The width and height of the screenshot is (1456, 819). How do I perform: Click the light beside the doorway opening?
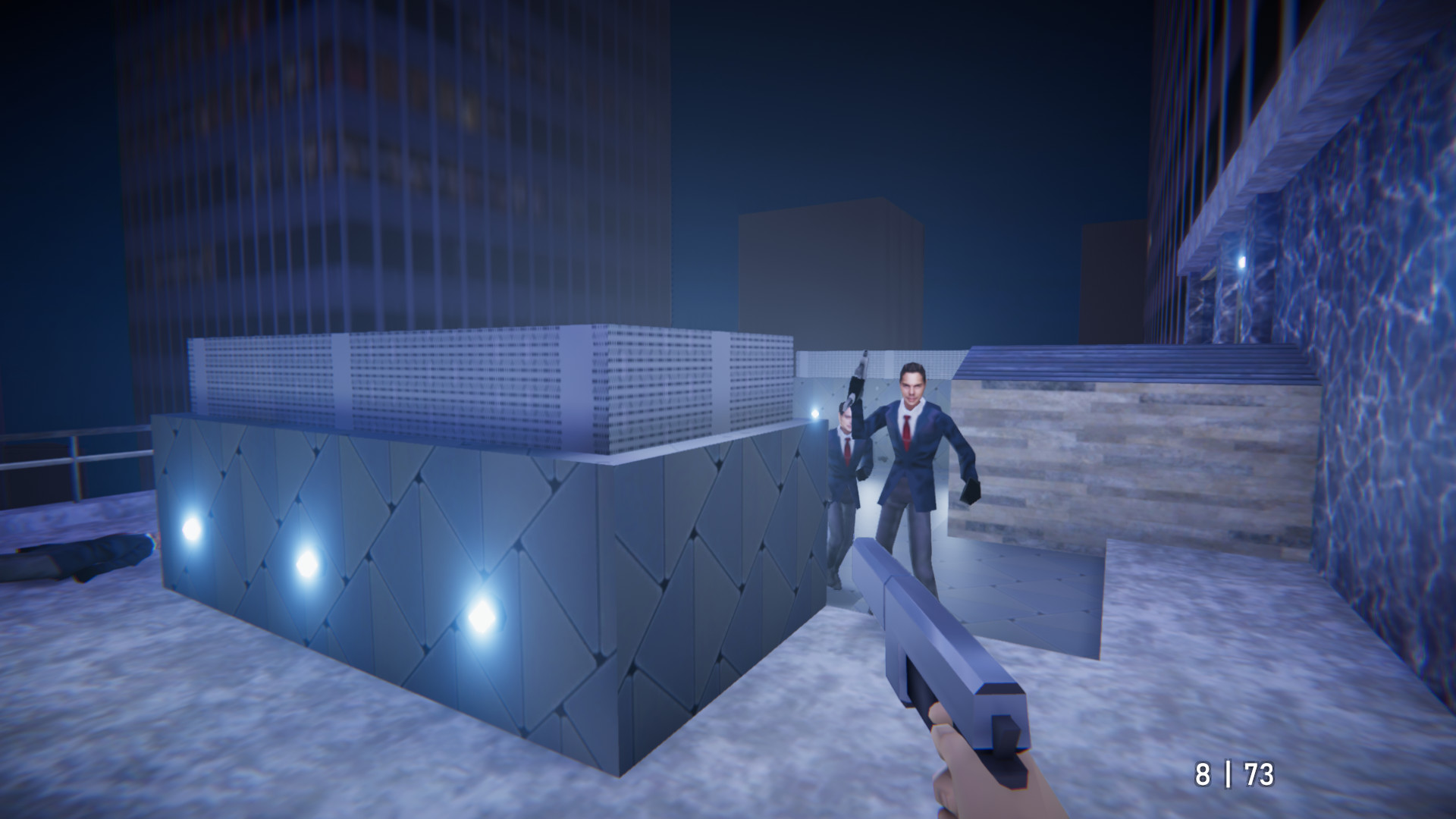pos(815,413)
